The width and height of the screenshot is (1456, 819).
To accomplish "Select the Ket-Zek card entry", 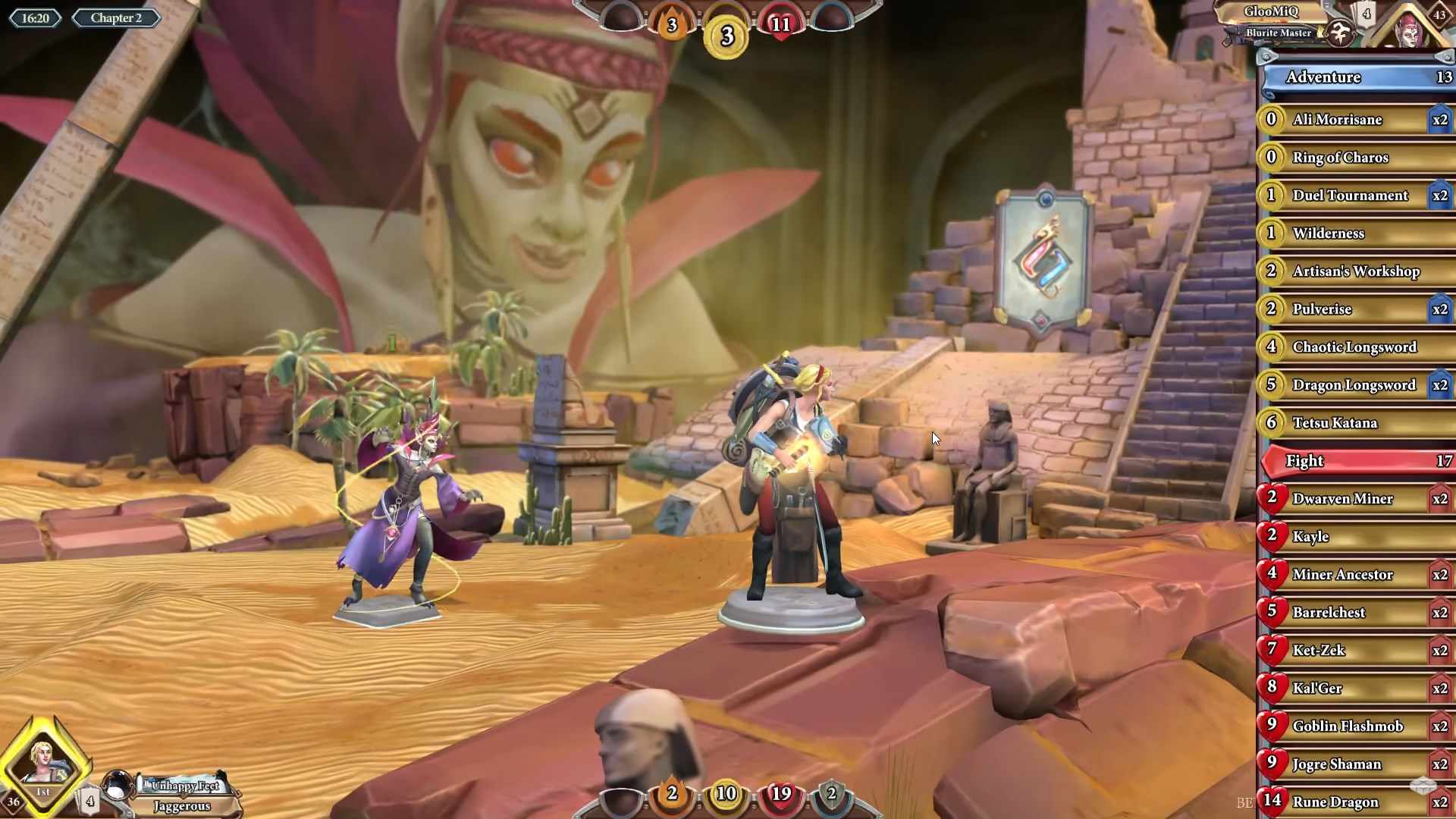I will (1354, 651).
